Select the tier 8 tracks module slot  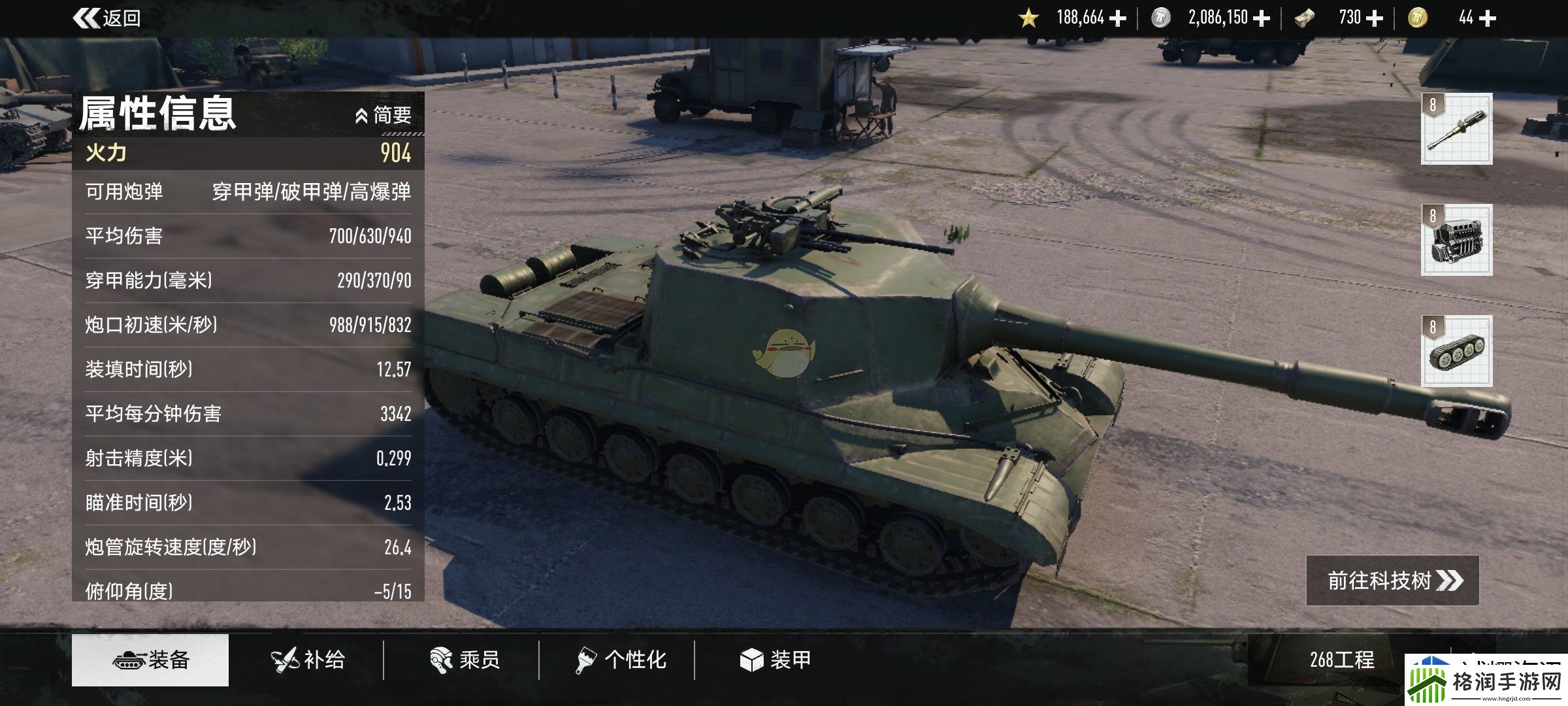tap(1456, 351)
